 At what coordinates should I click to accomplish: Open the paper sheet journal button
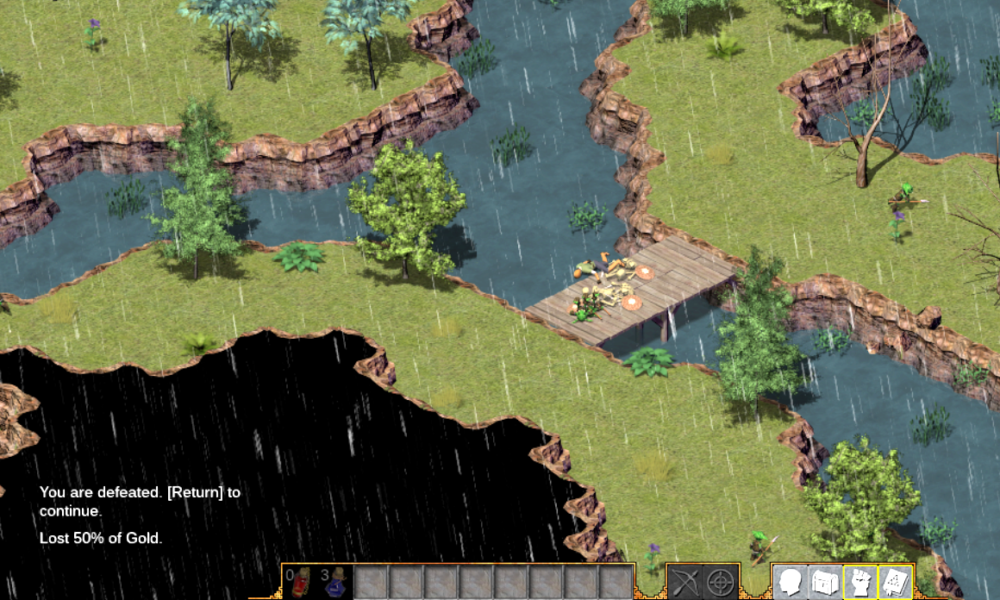point(895,582)
